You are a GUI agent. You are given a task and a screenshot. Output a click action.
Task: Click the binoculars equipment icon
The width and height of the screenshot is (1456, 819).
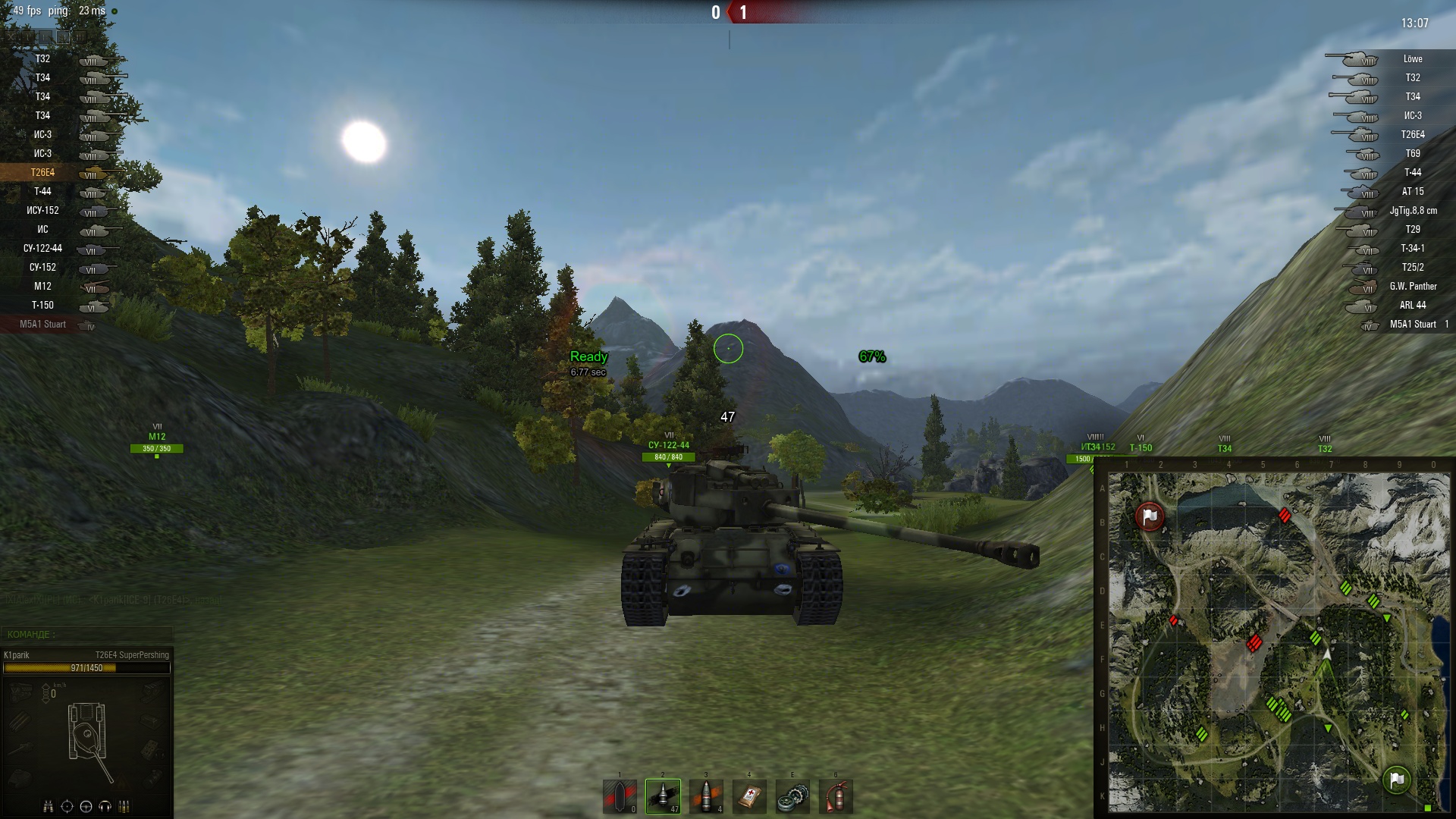coord(48,806)
